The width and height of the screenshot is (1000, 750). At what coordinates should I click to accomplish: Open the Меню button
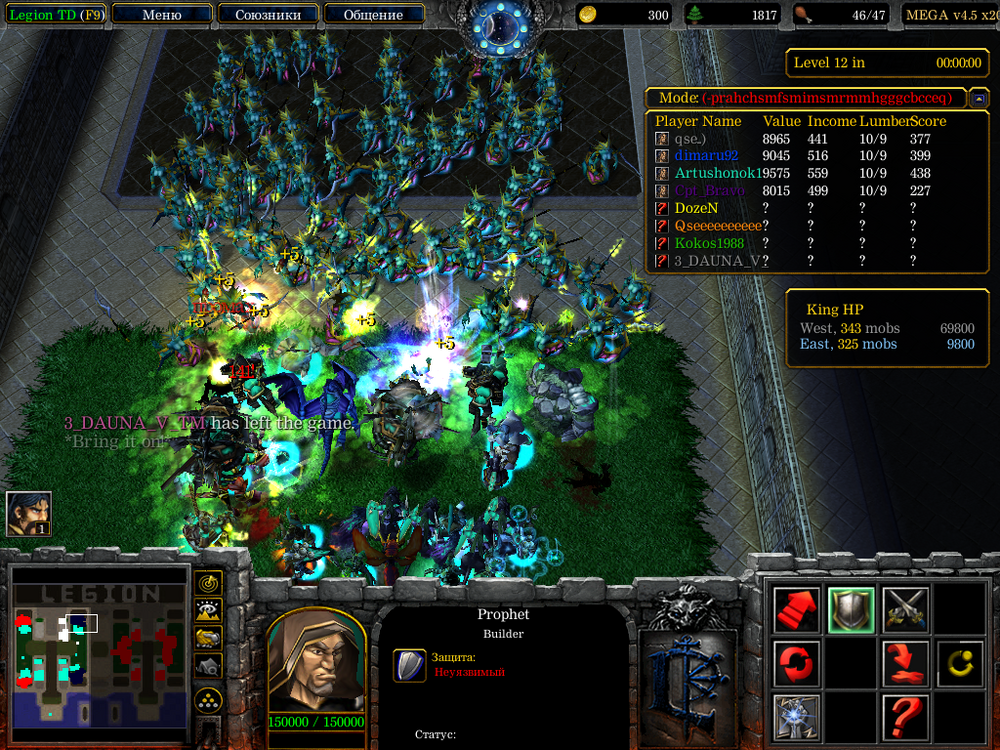pos(162,15)
